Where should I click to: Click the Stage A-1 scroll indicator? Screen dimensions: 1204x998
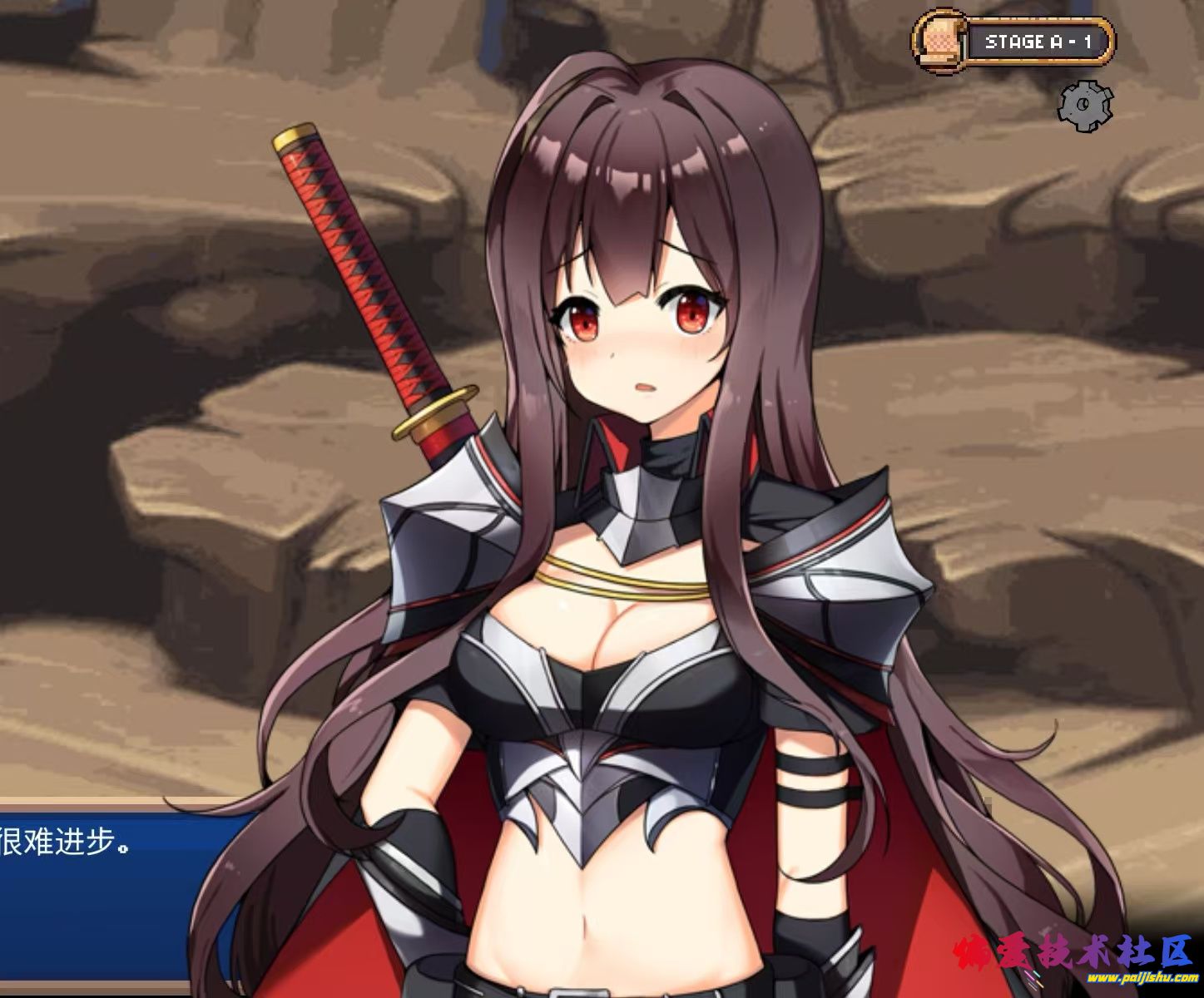(x=1014, y=41)
